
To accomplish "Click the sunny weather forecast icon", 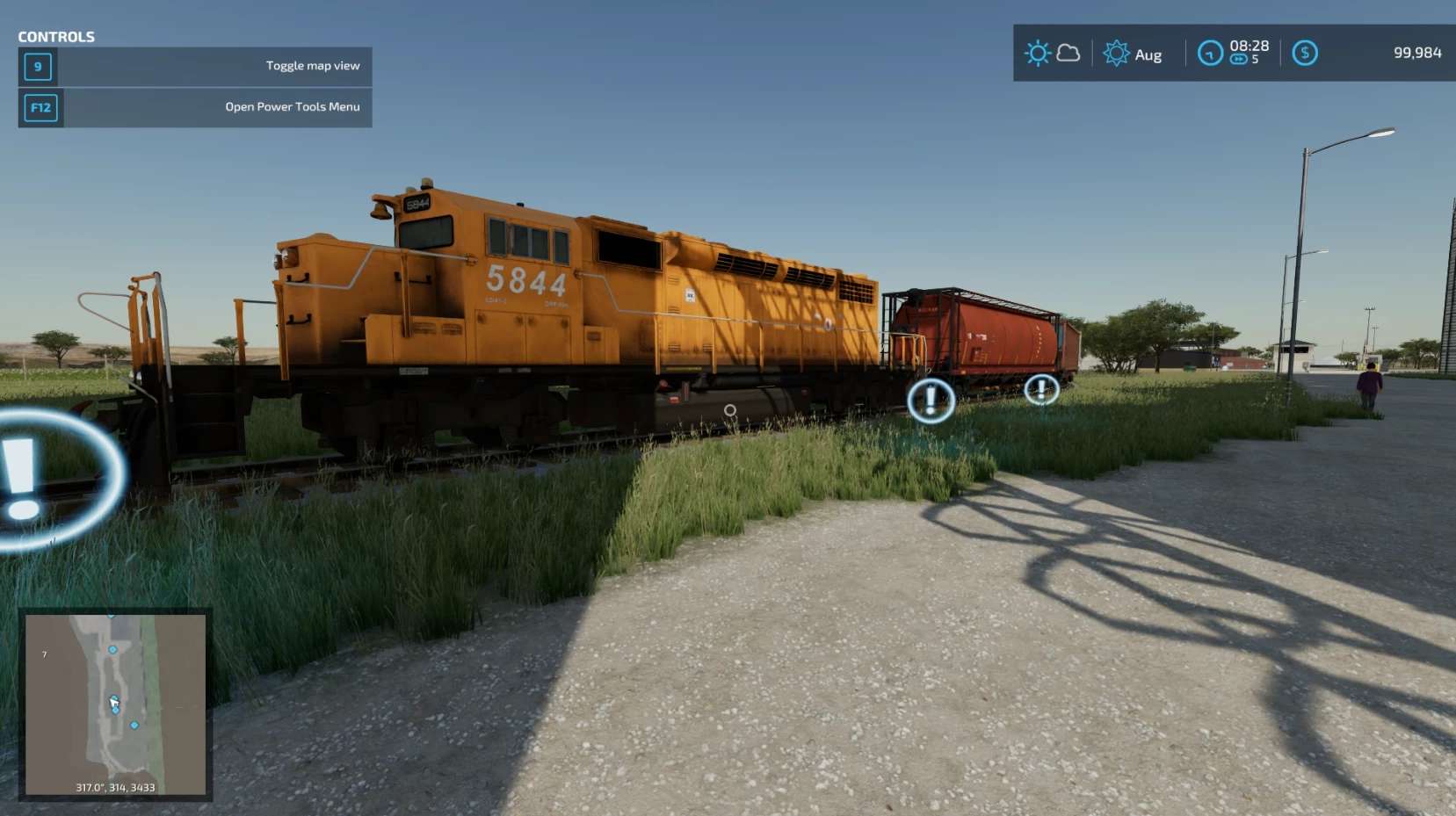I will [1038, 54].
